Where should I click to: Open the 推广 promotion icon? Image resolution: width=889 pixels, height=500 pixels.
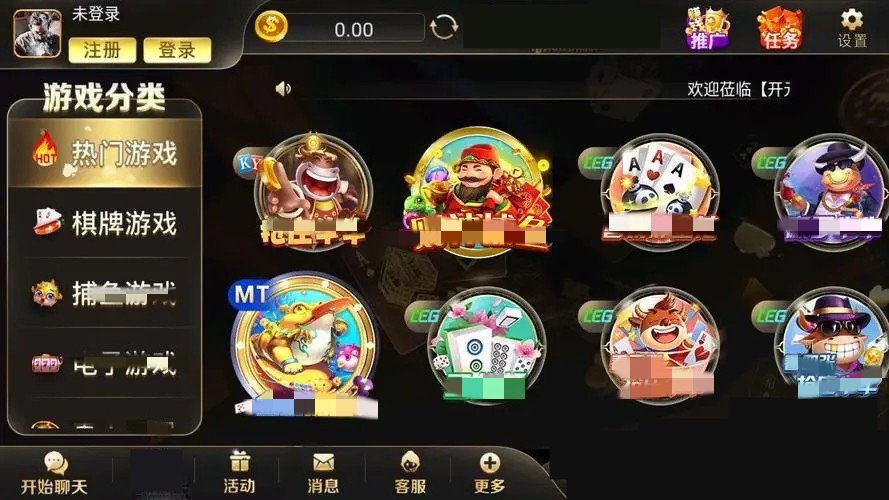pos(707,28)
